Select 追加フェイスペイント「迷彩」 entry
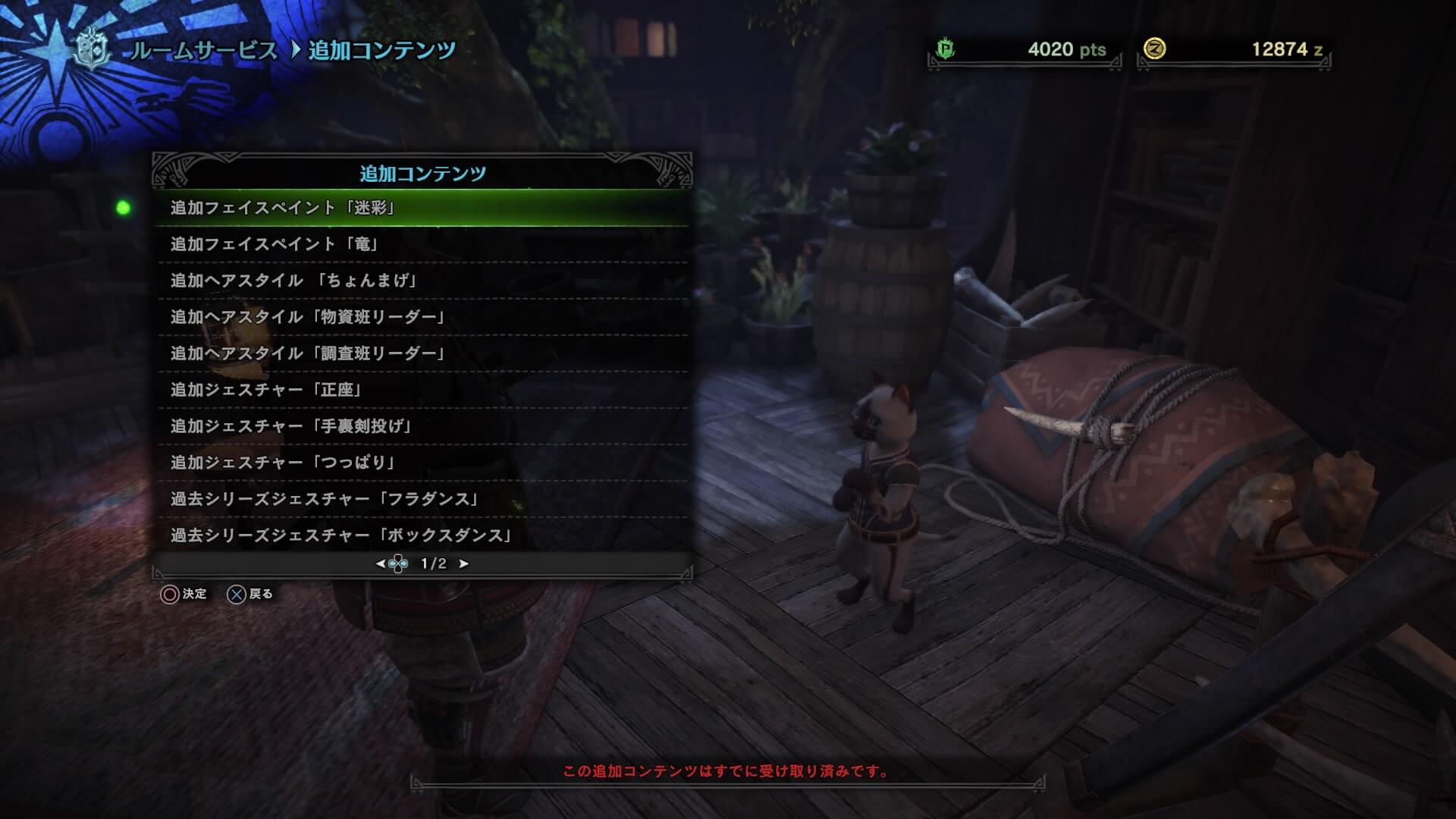Viewport: 1456px width, 819px height. 422,208
